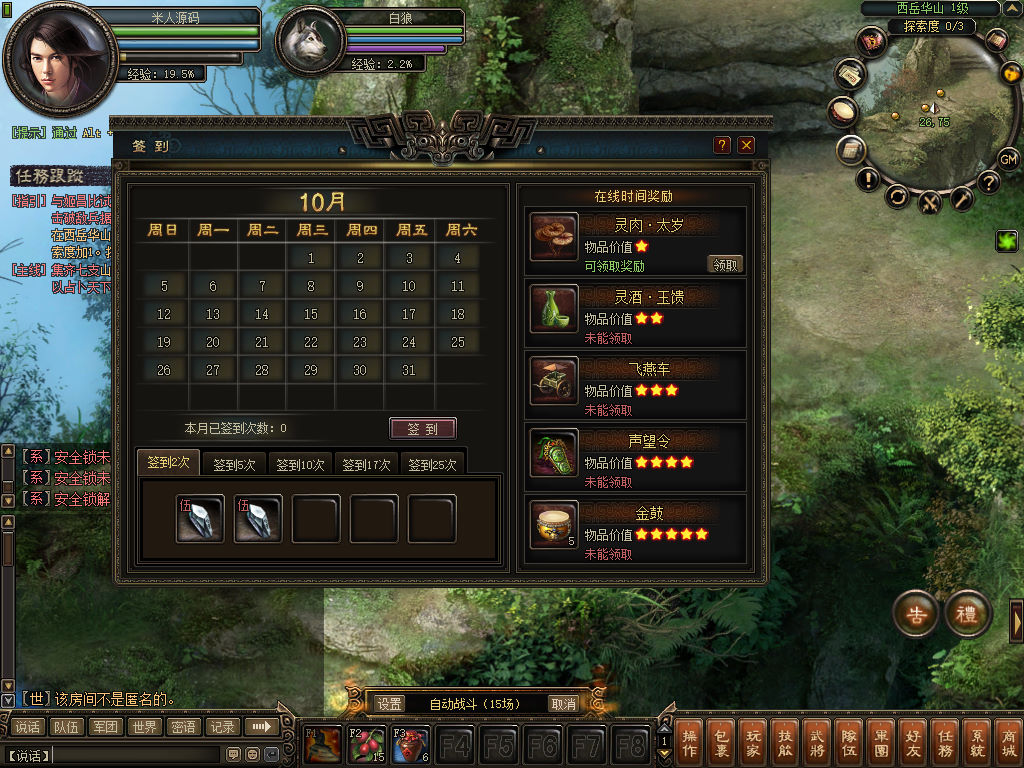Click the round 禮 gift button
The height and width of the screenshot is (768, 1024).
[x=967, y=614]
